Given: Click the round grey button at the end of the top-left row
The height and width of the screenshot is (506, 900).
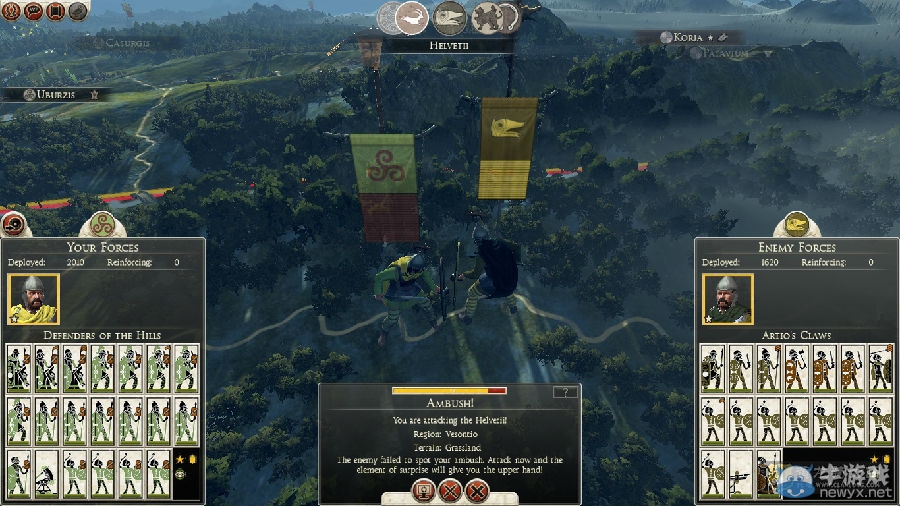Looking at the screenshot, I should pyautogui.click(x=78, y=10).
